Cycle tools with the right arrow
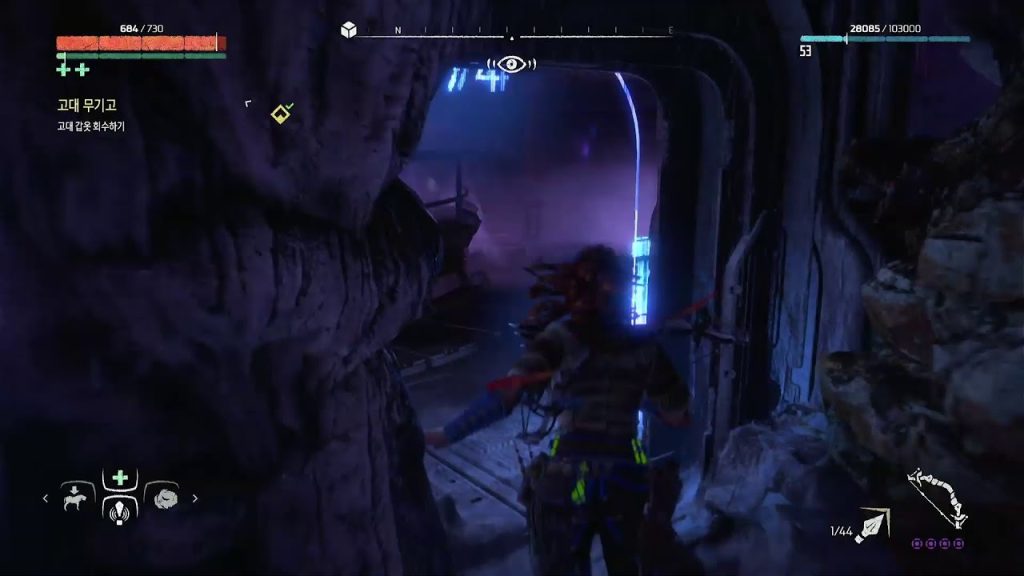The height and width of the screenshot is (576, 1024). [195, 498]
